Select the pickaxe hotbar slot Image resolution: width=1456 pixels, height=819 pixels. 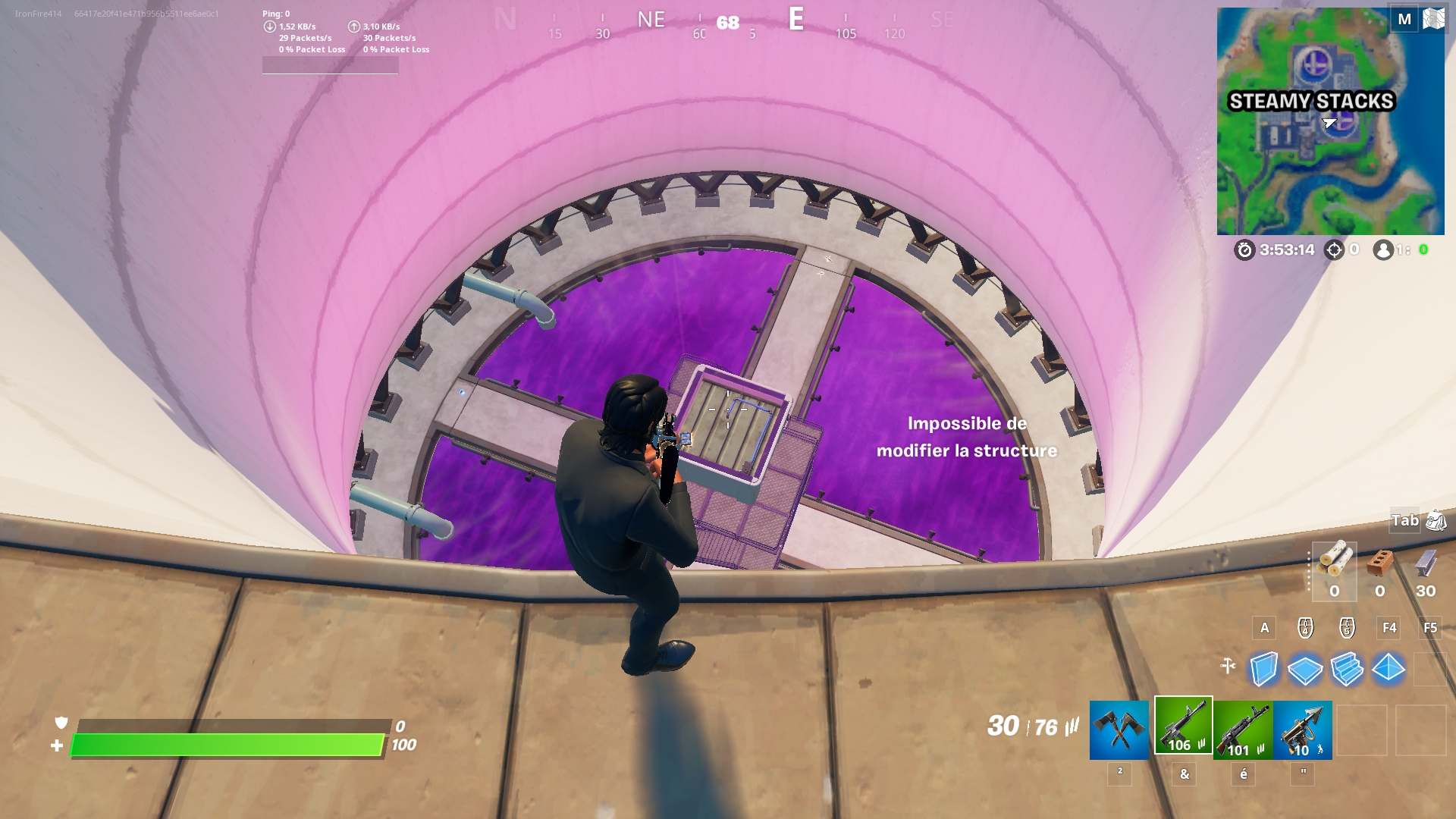pos(1120,730)
